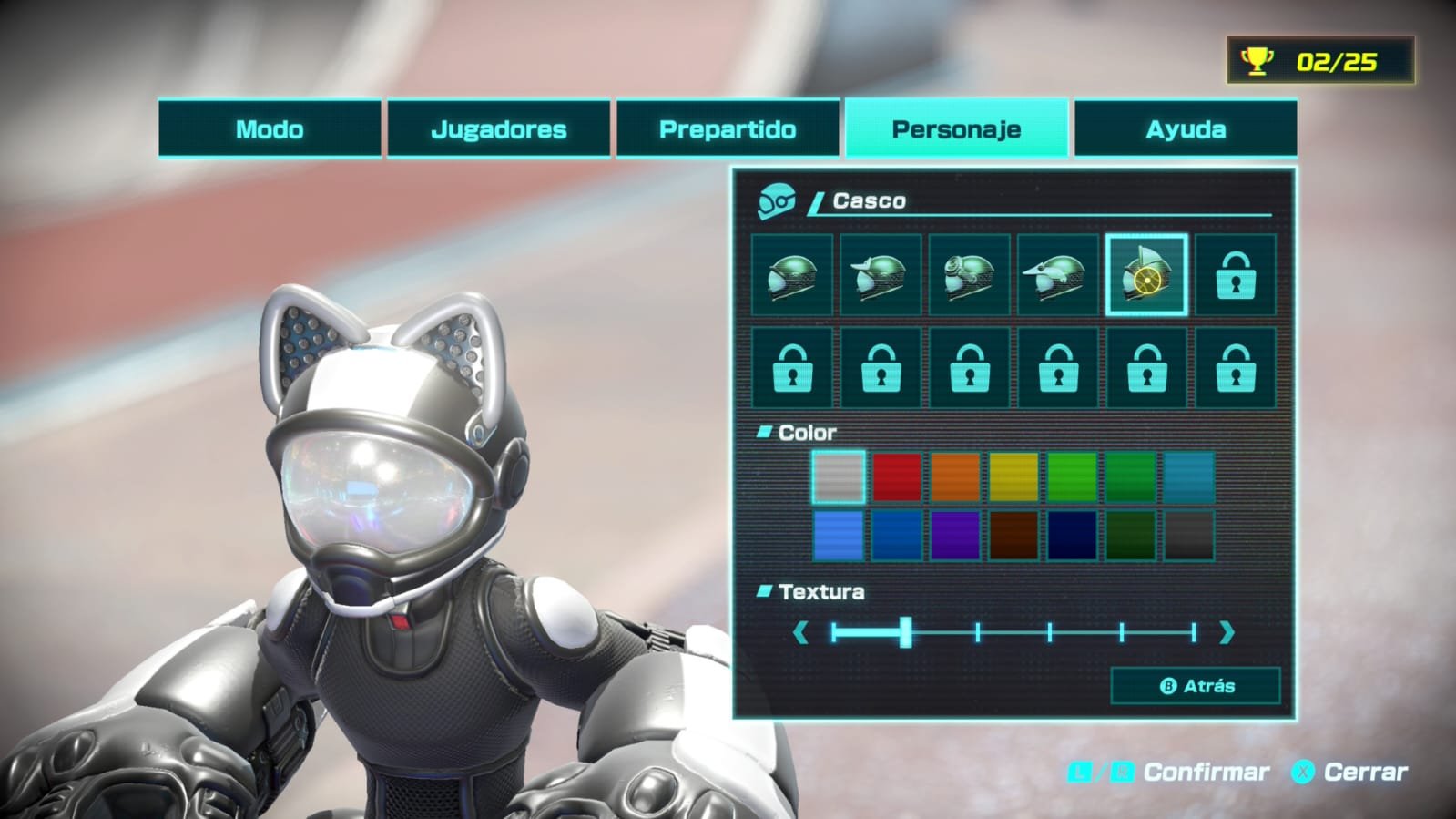Select the light gray color swatch
Image resolution: width=1456 pixels, height=819 pixels.
[839, 477]
